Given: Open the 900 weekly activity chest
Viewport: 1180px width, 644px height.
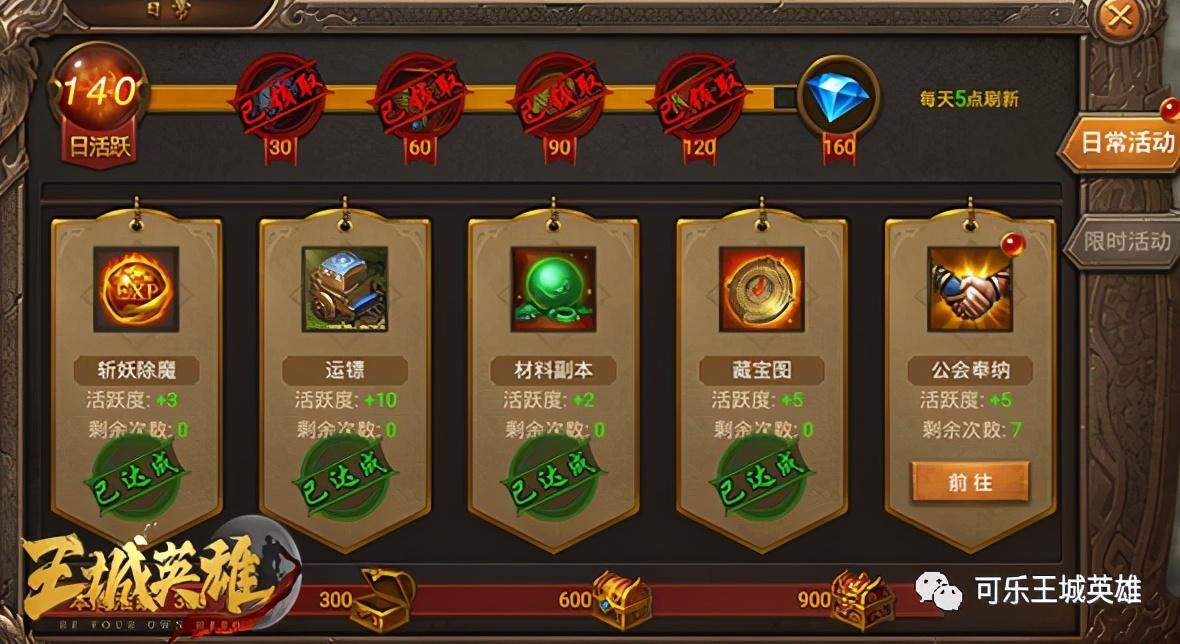Looking at the screenshot, I should [x=861, y=596].
